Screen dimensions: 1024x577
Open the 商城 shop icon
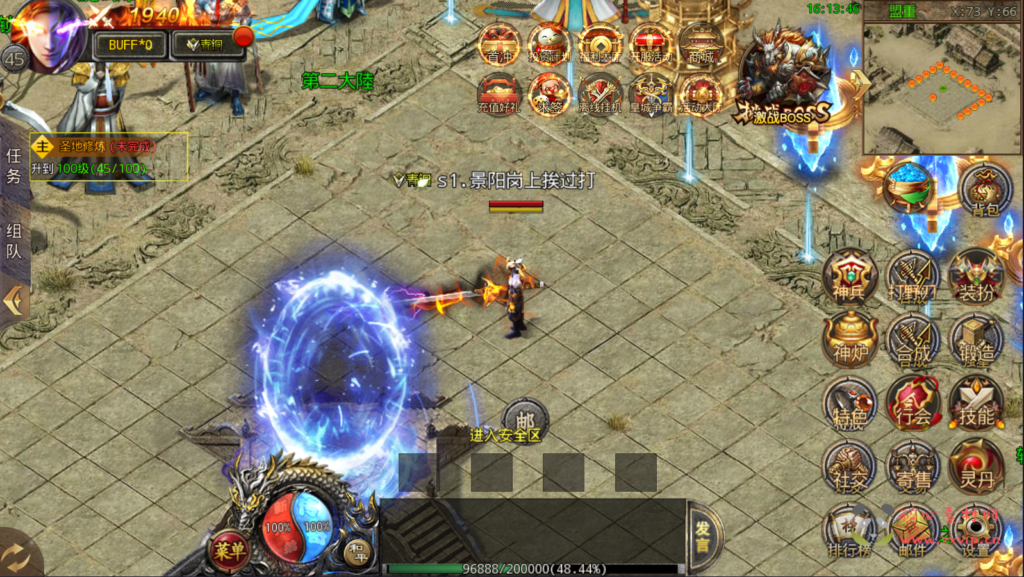[x=699, y=45]
